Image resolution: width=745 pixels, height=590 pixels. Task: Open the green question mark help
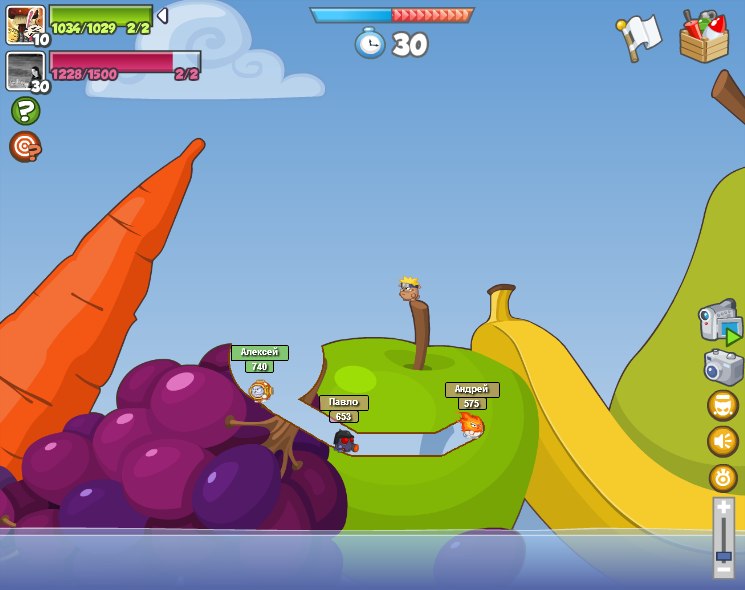point(25,110)
